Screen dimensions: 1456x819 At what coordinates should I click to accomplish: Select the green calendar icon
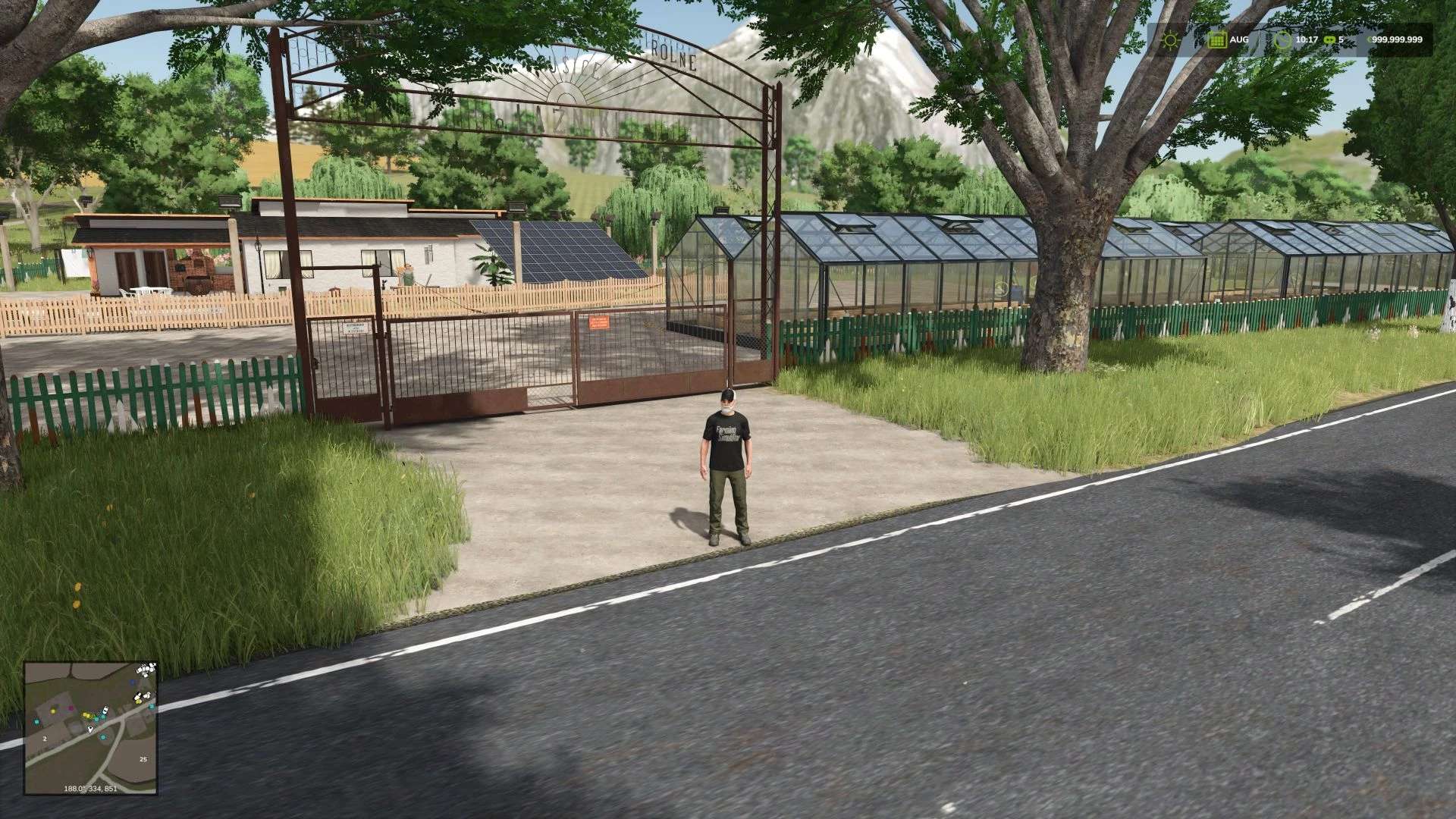coord(1217,40)
